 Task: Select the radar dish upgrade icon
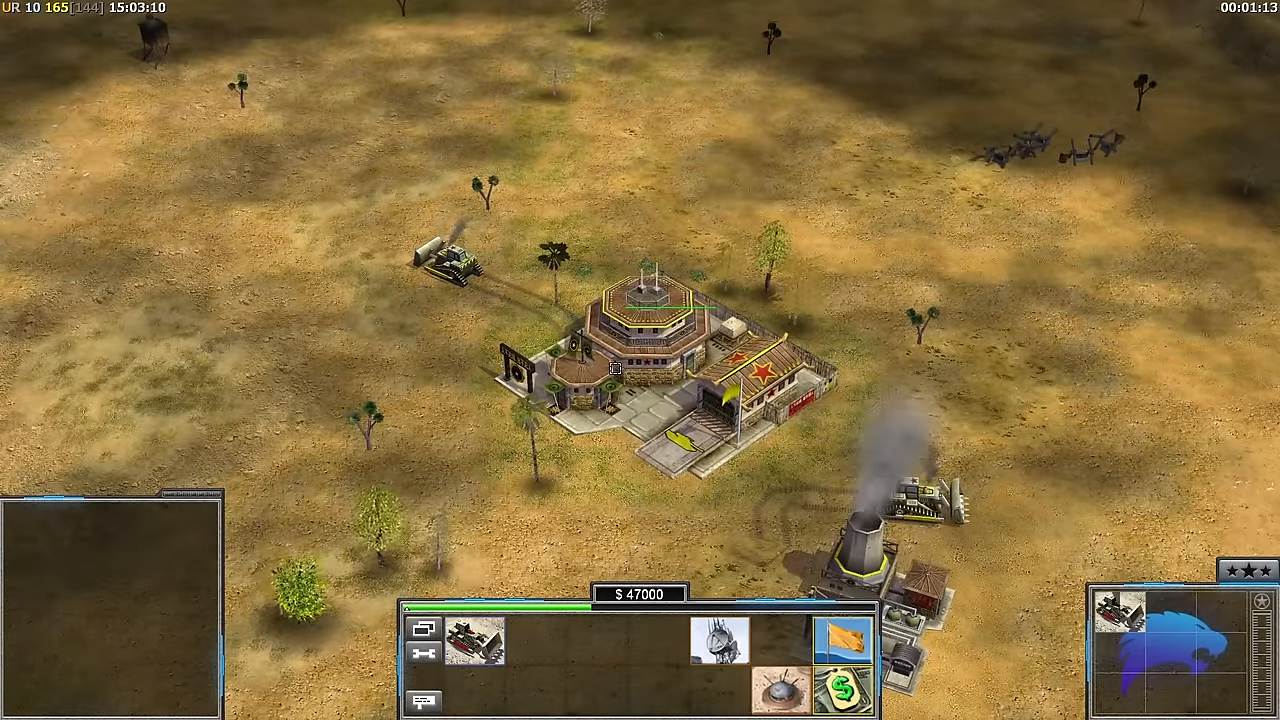tap(719, 641)
